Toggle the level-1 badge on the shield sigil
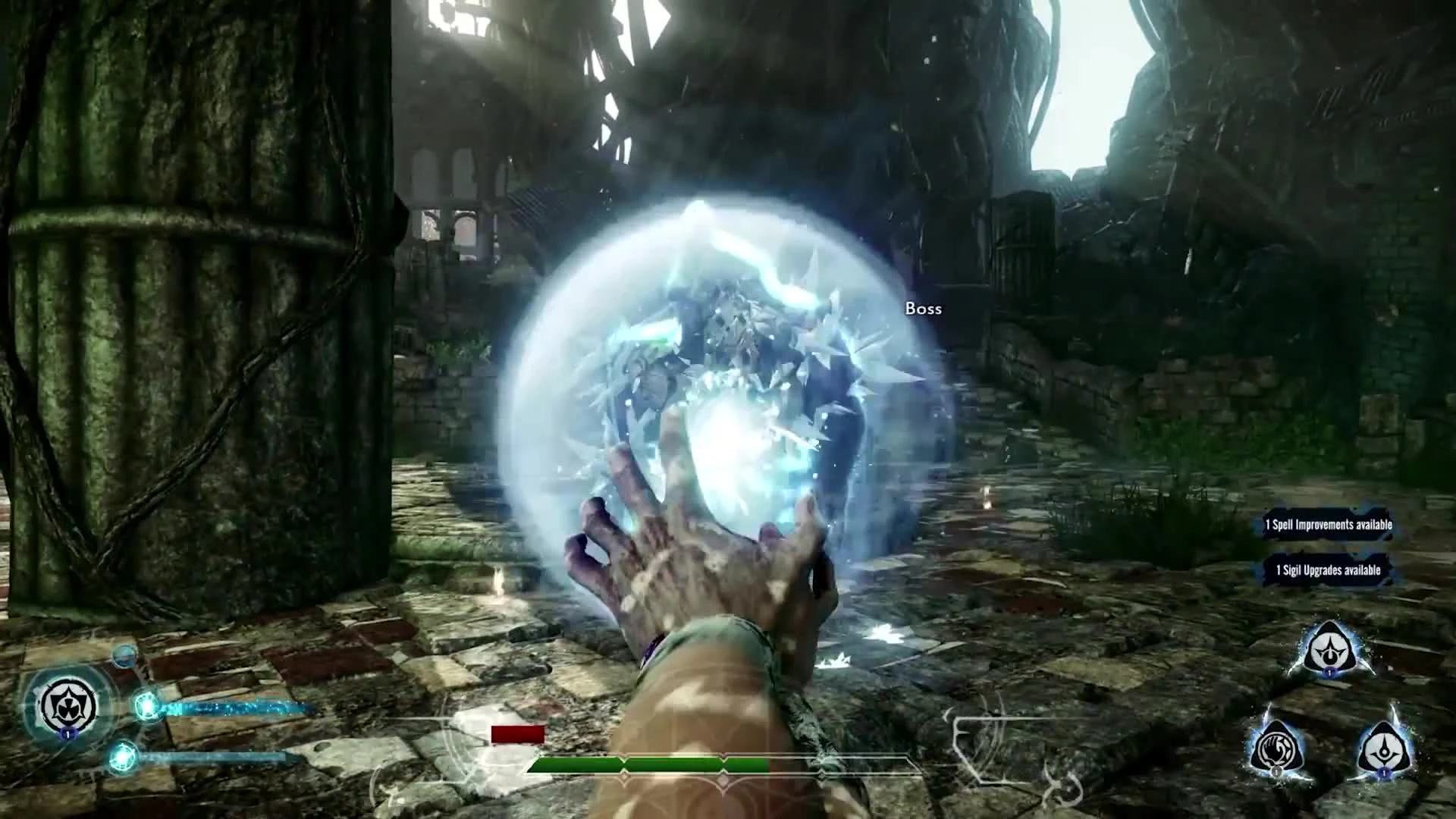Viewport: 1456px width, 819px height. pyautogui.click(x=67, y=734)
